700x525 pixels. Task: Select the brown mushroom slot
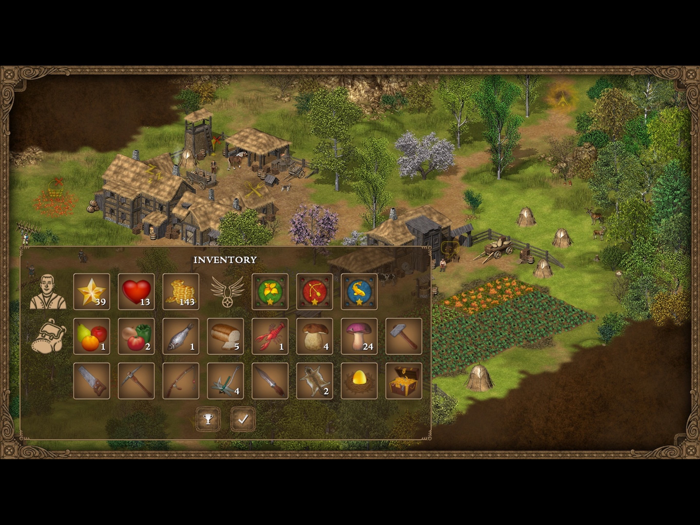(x=315, y=337)
